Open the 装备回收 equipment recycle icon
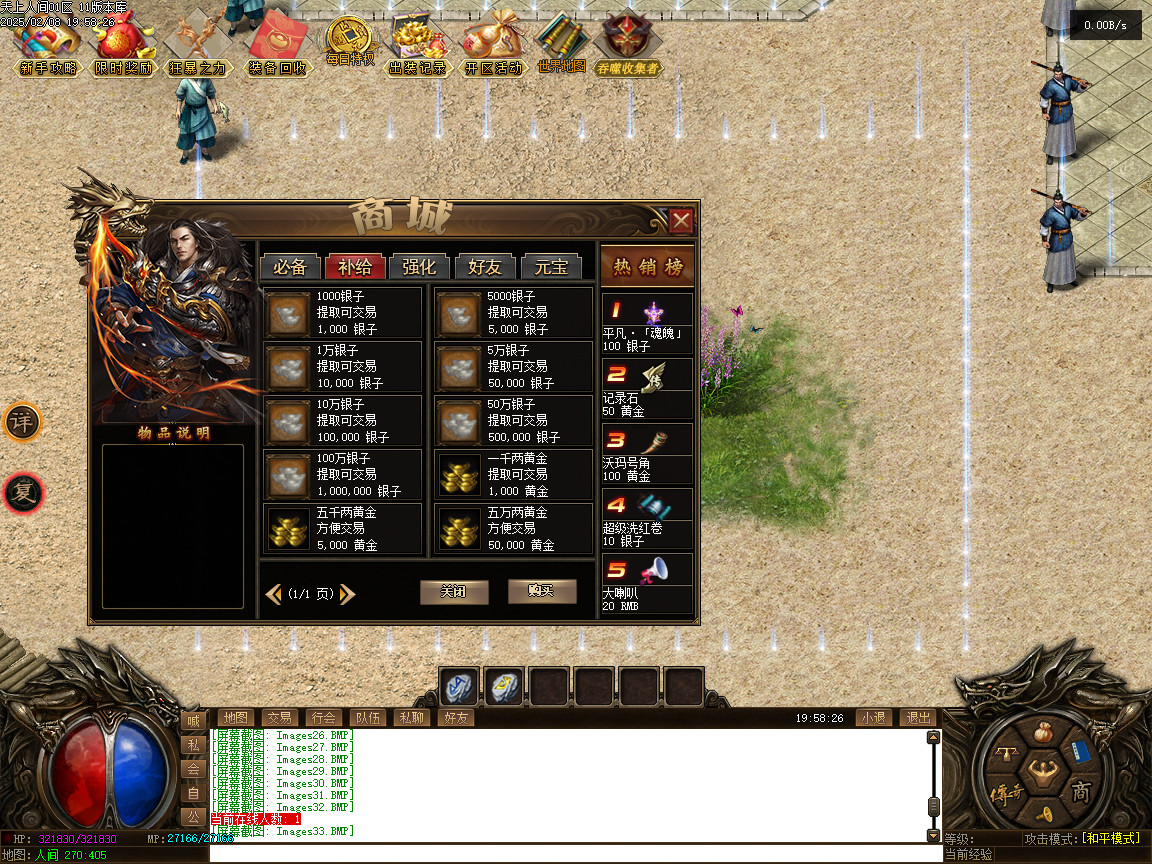Image resolution: width=1152 pixels, height=864 pixels. 277,45
